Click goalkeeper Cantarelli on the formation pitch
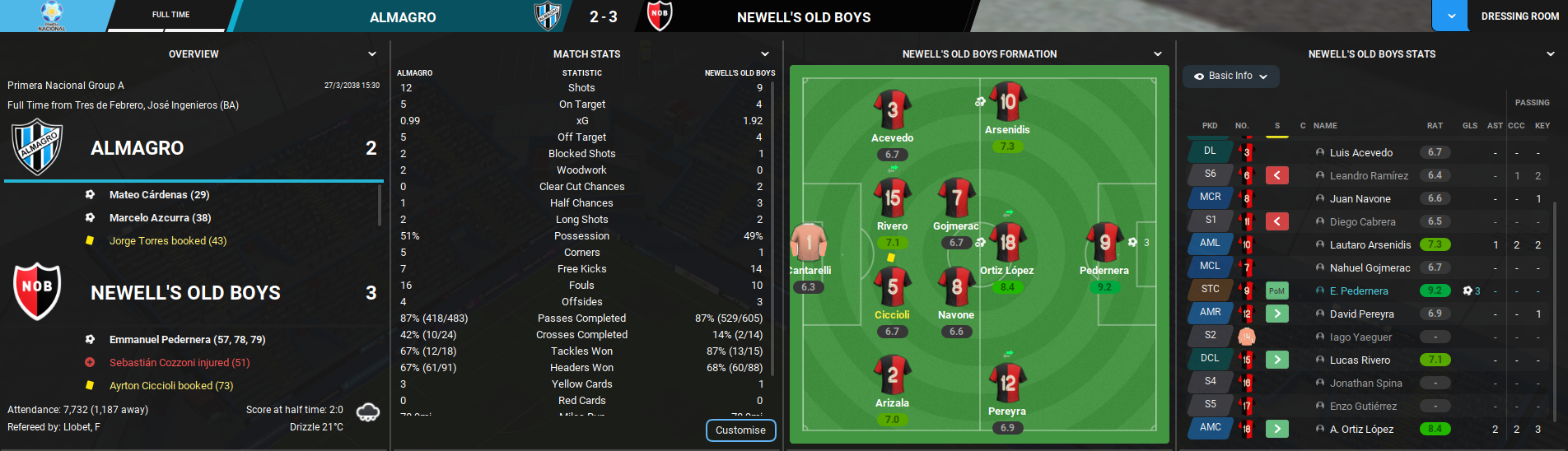 [x=808, y=243]
